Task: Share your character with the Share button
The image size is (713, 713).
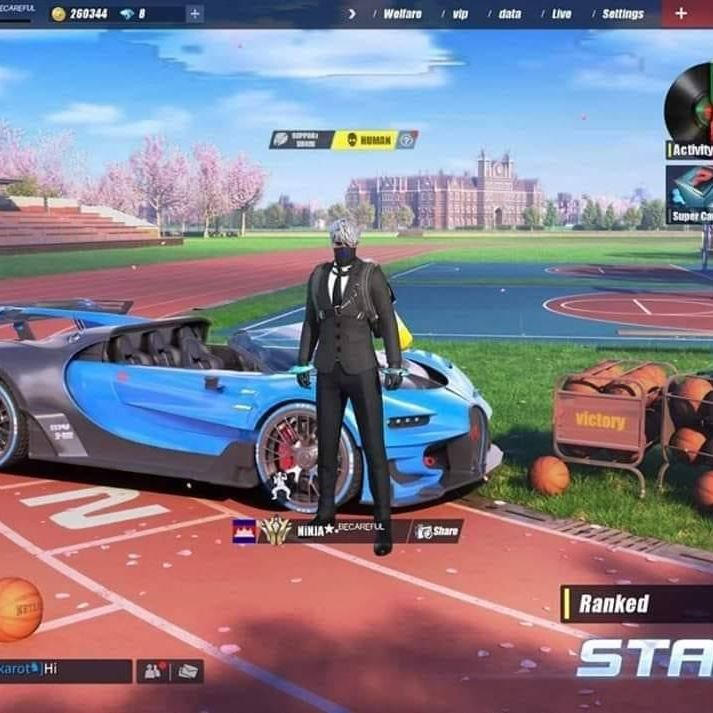Action: click(437, 531)
